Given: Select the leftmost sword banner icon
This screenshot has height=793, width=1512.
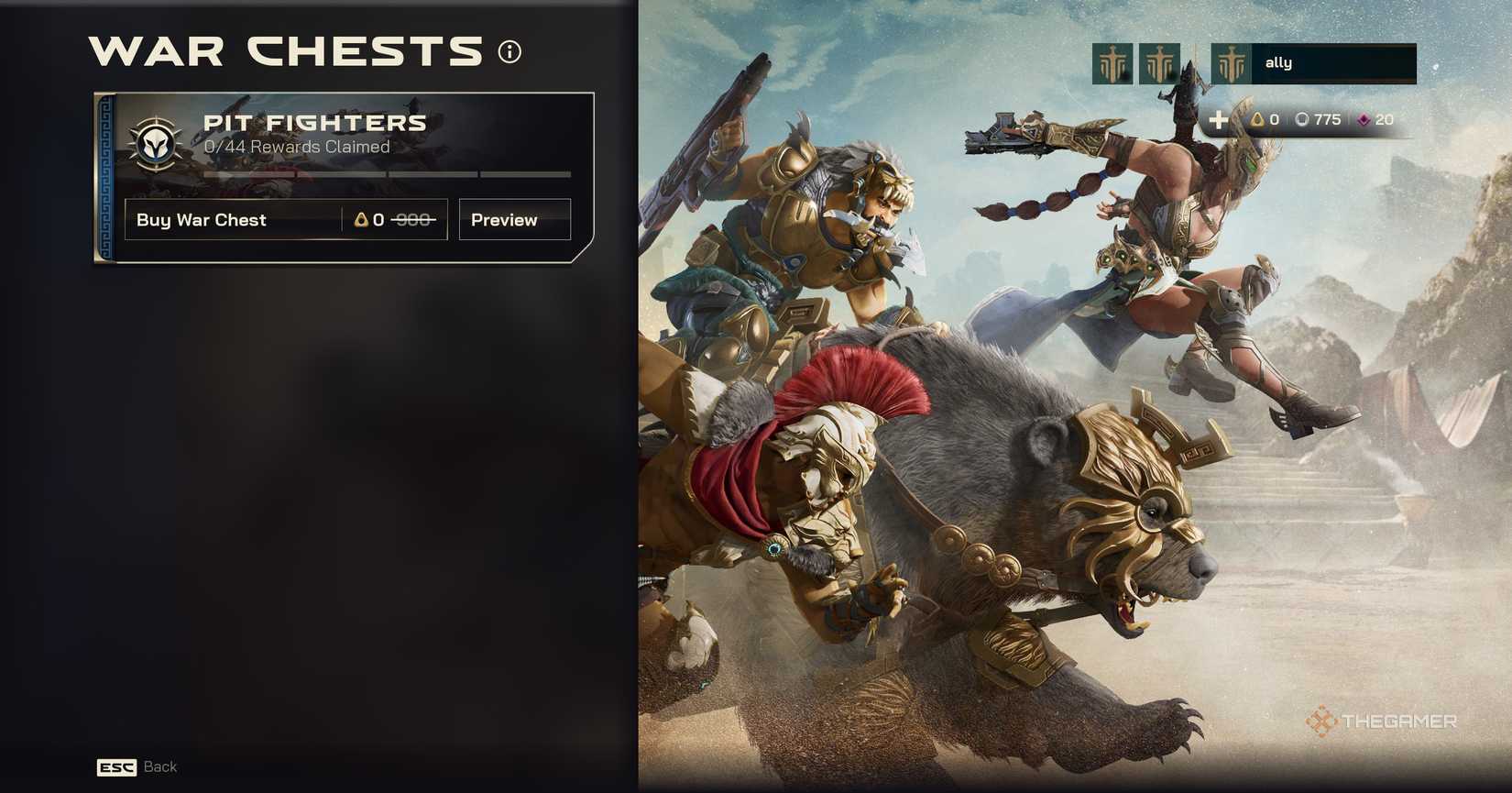Looking at the screenshot, I should 1111,62.
